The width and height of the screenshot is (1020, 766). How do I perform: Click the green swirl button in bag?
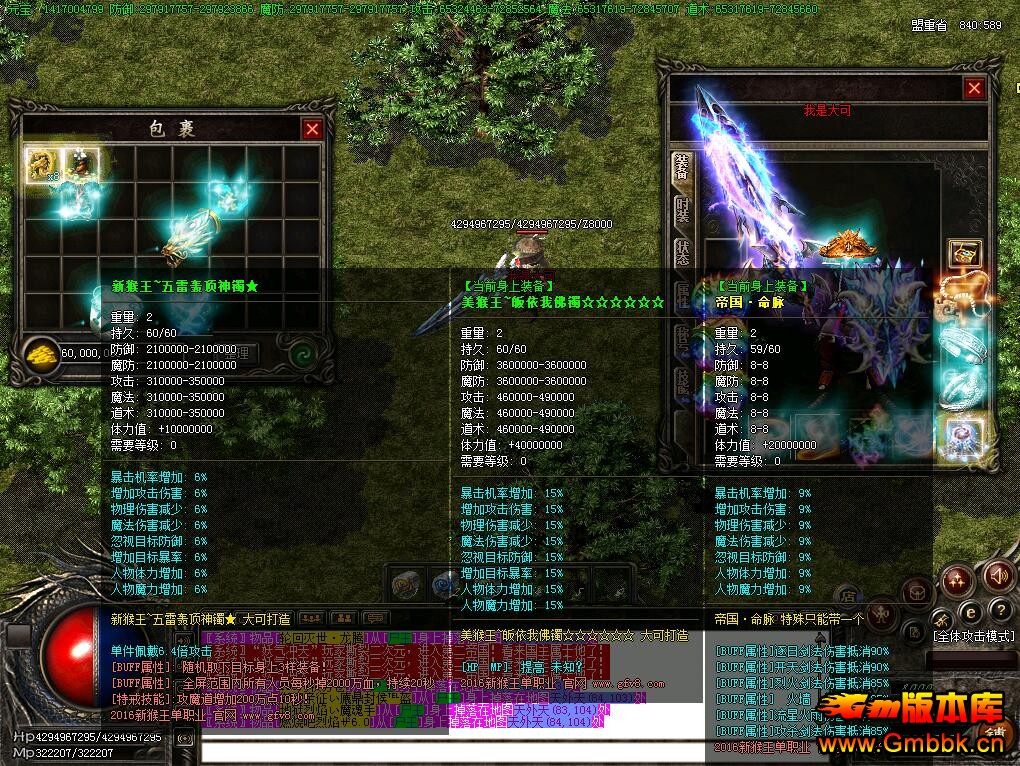[302, 353]
